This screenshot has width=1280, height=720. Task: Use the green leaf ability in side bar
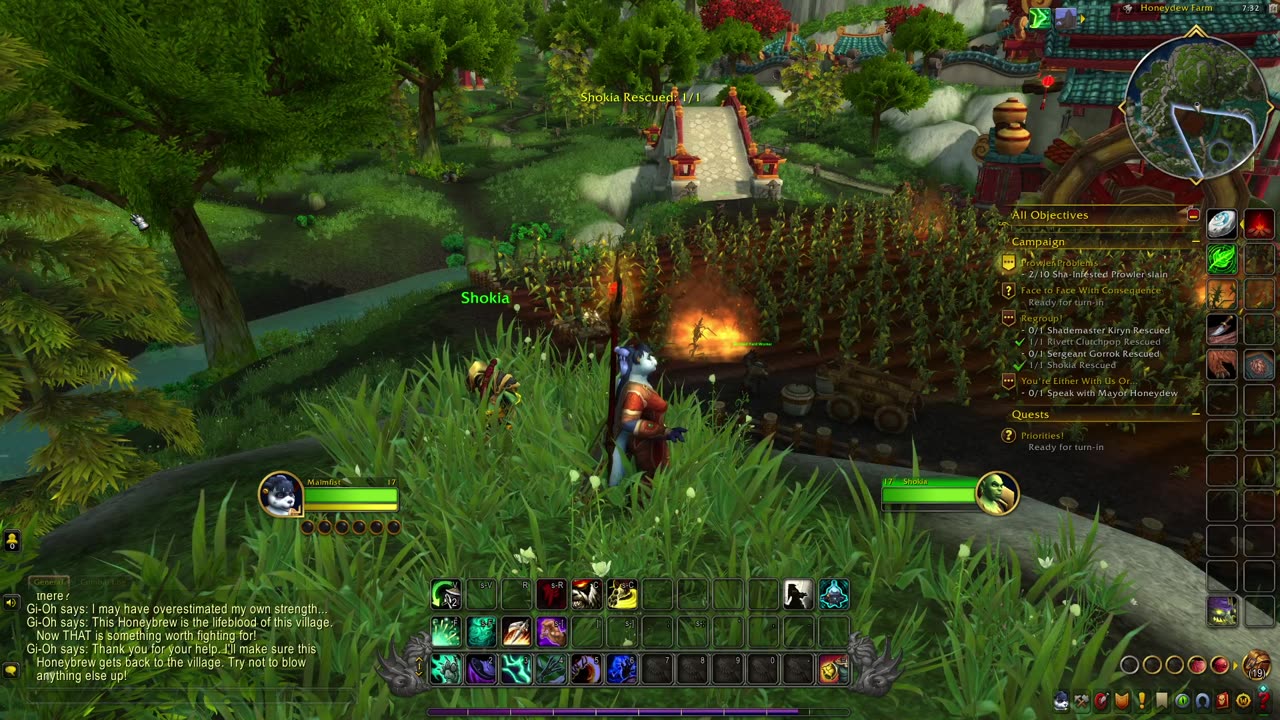[x=1221, y=259]
